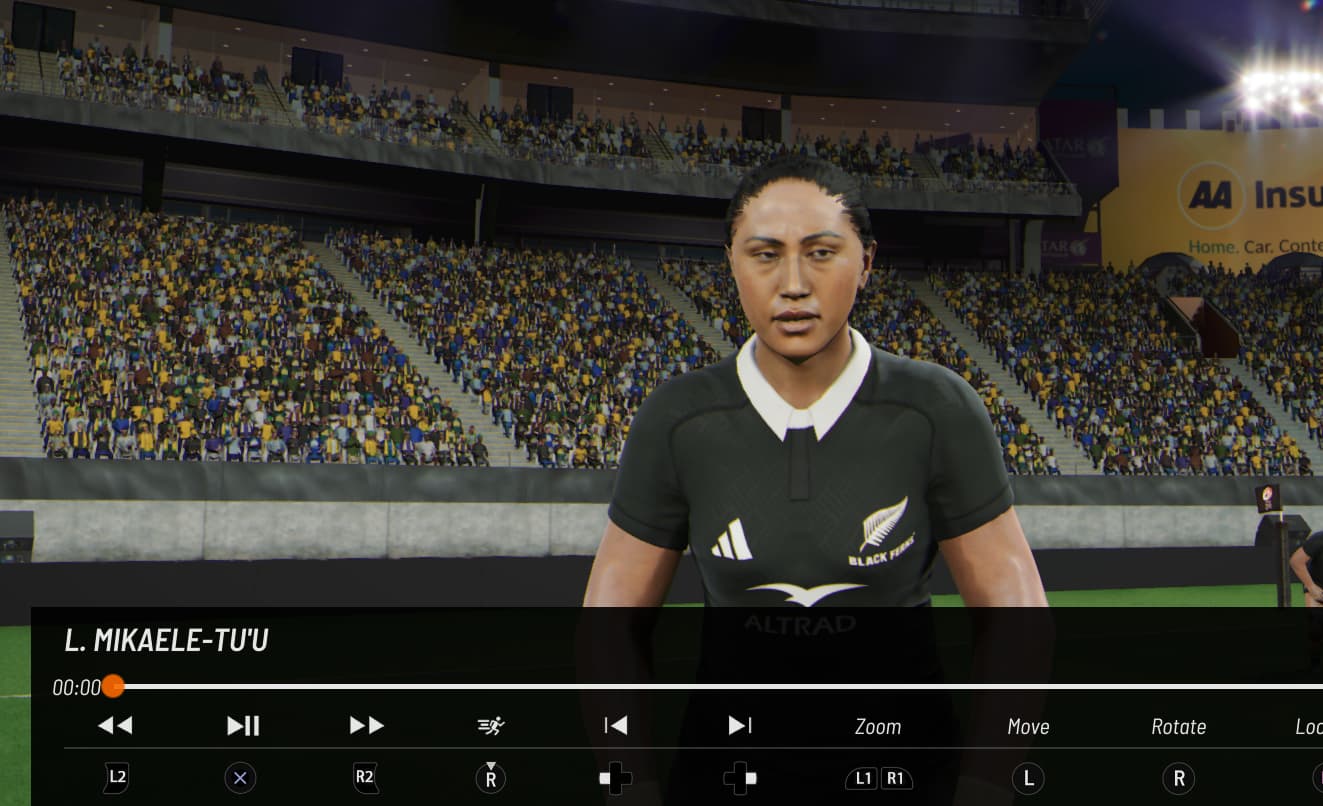Skip ahead to the replay end
The width and height of the screenshot is (1323, 806).
[740, 726]
